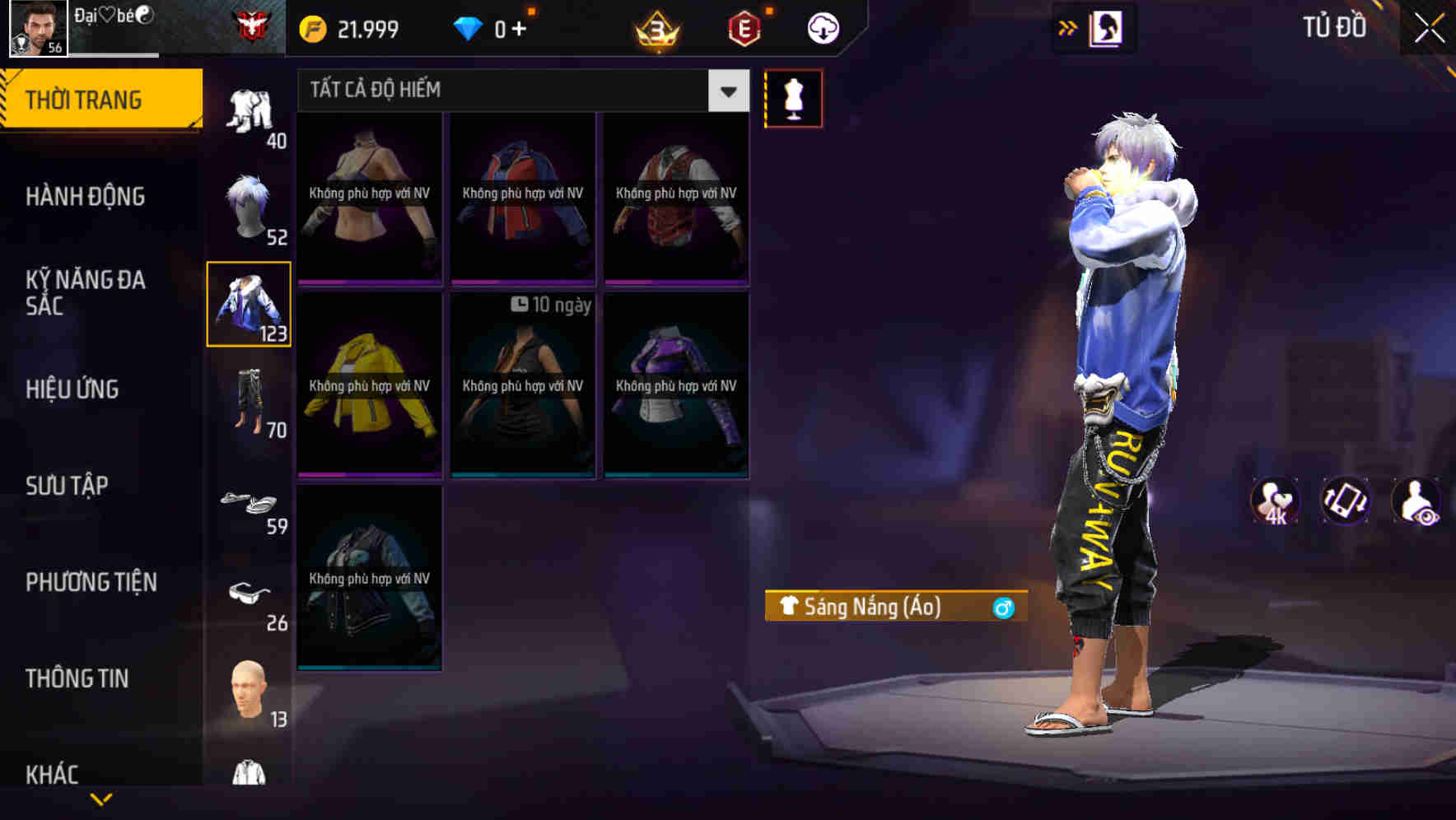Open the hairstyle category with 52 items

(250, 204)
